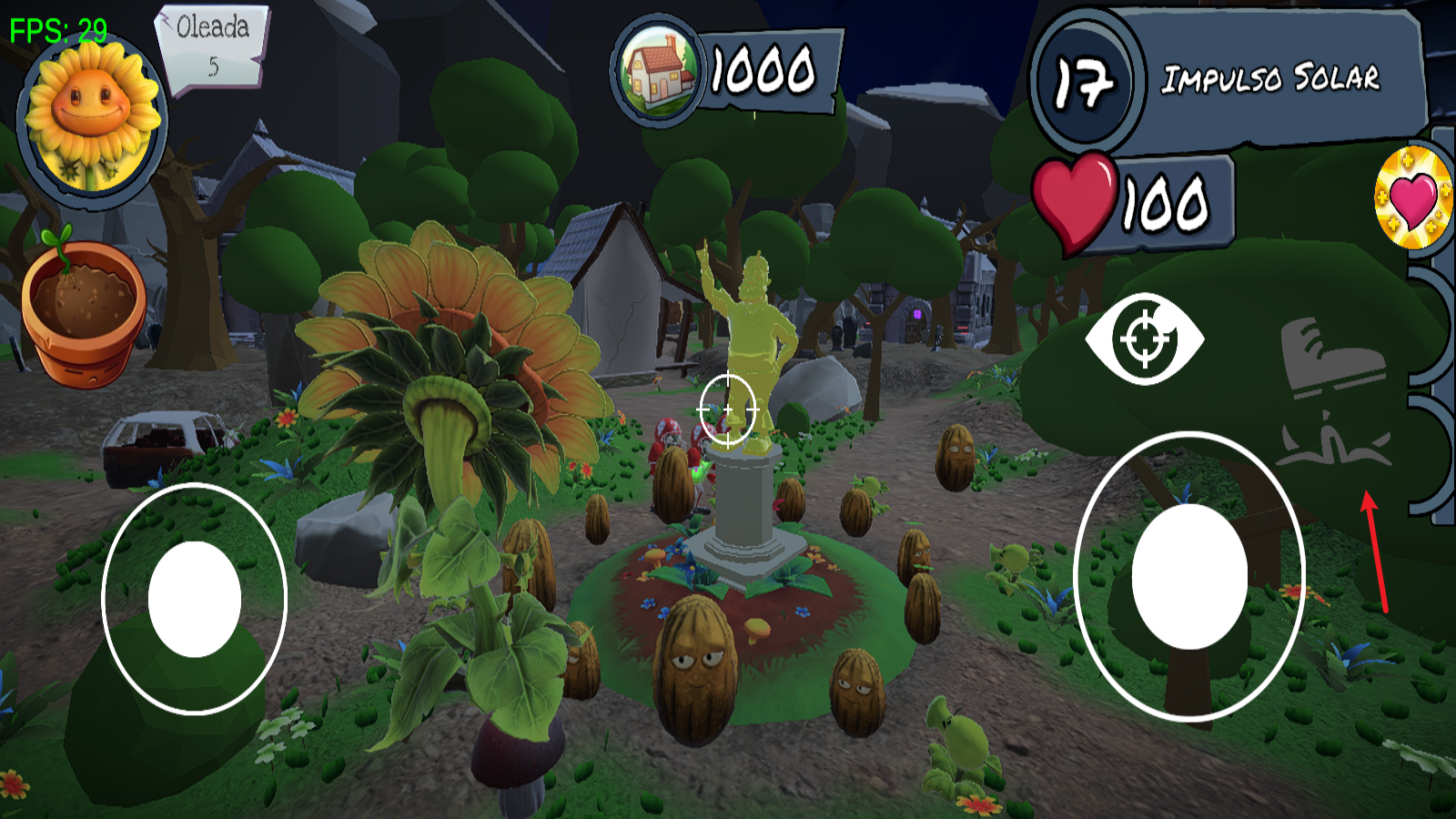Toggle the center aiming reticle
The image size is (1456, 819).
[728, 408]
